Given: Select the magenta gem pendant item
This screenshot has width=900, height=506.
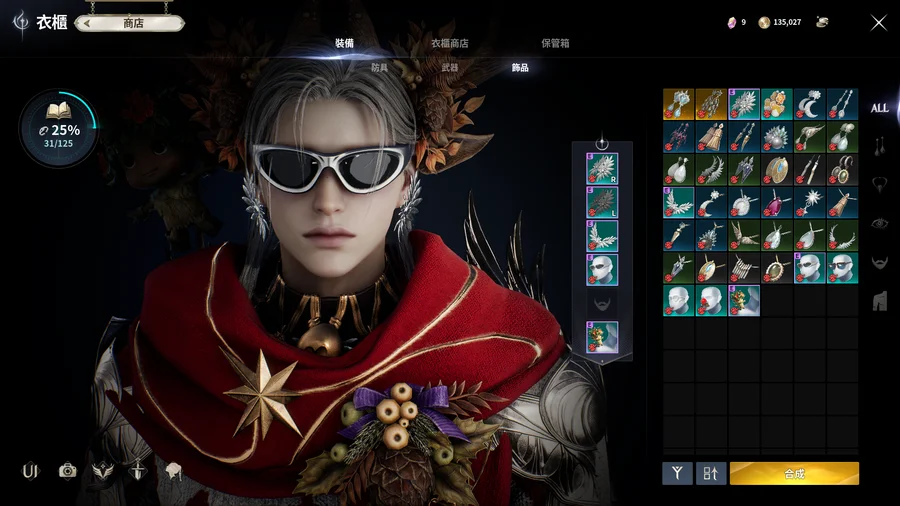Looking at the screenshot, I should point(777,201).
